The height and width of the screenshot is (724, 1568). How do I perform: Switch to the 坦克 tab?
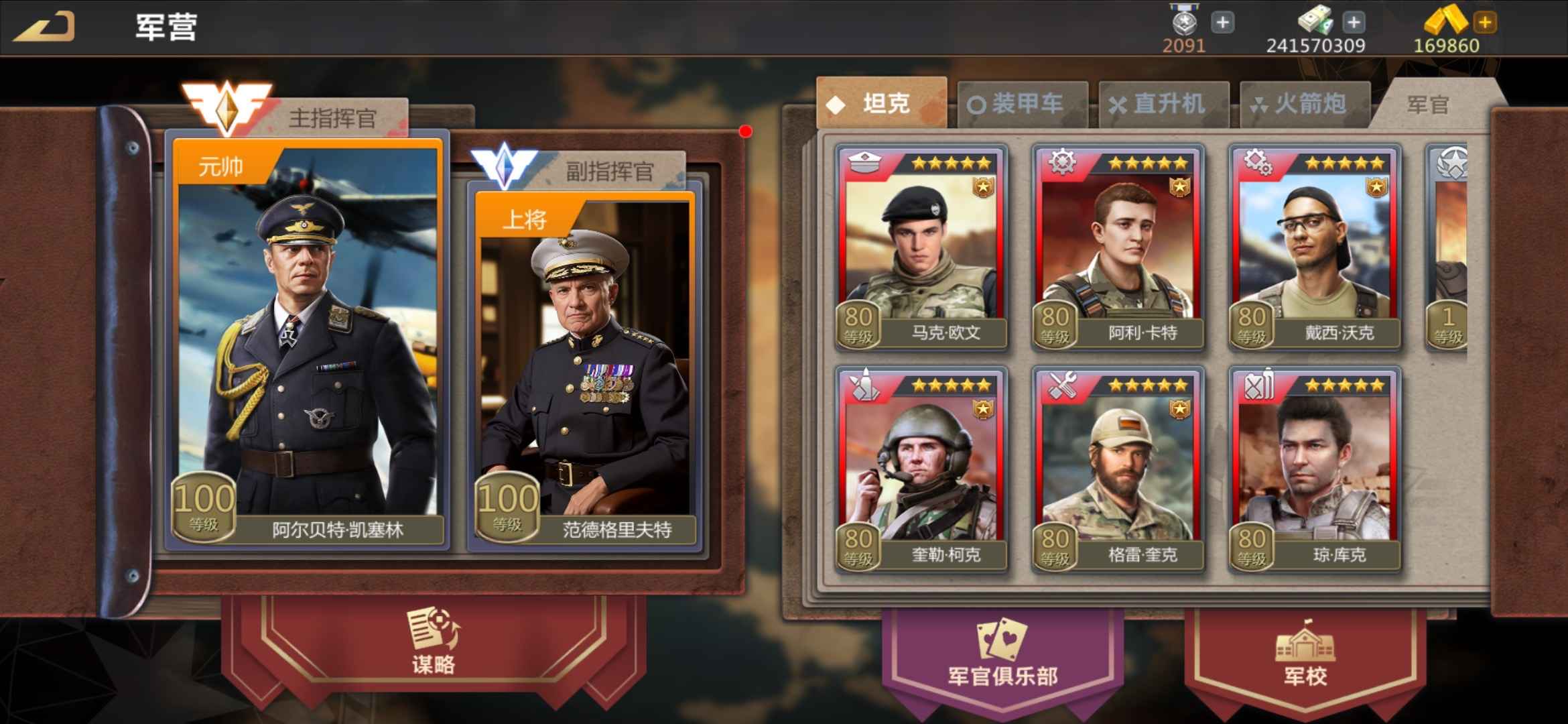coord(881,104)
